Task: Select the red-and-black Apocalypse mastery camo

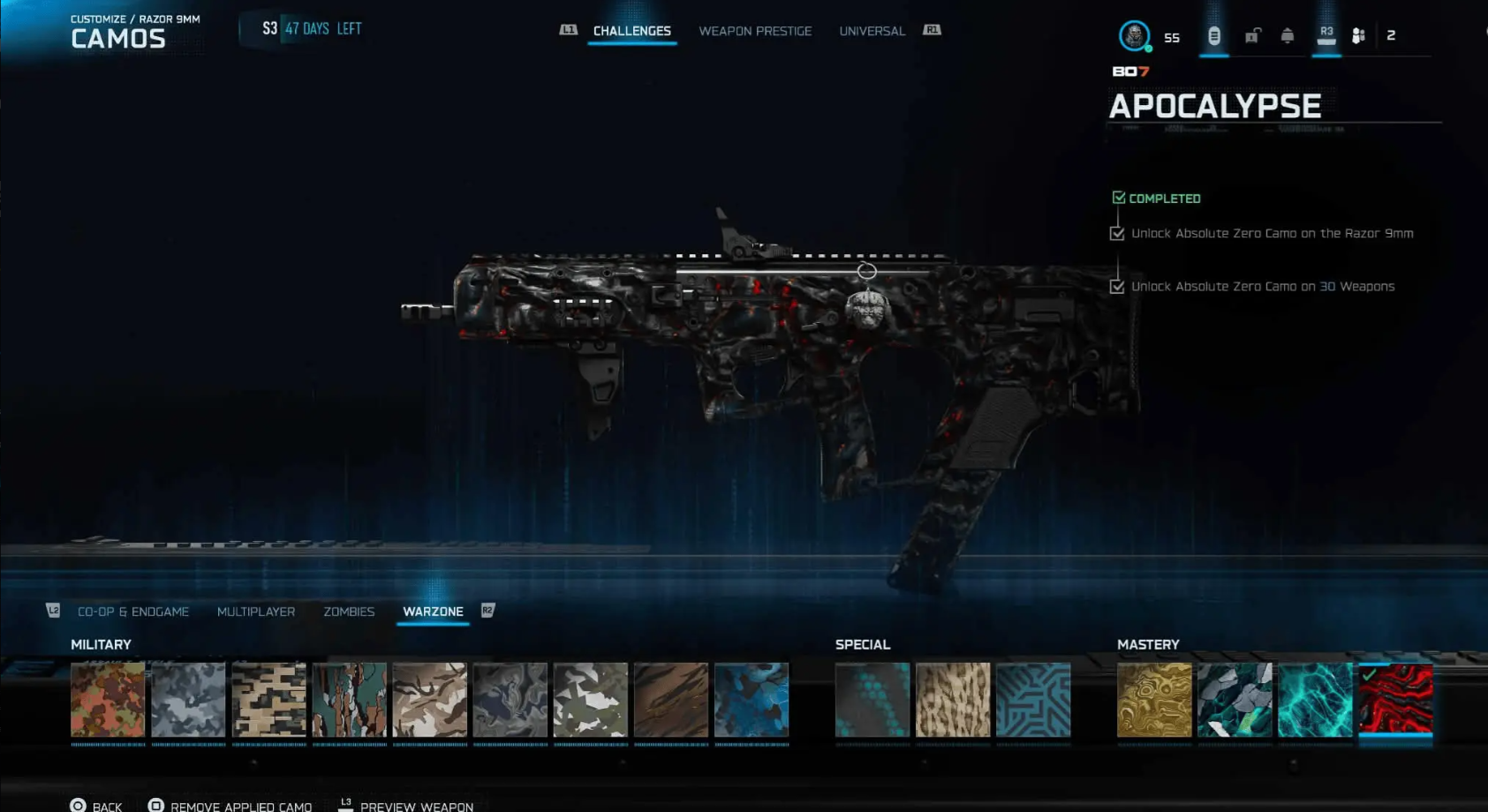Action: click(x=1395, y=700)
